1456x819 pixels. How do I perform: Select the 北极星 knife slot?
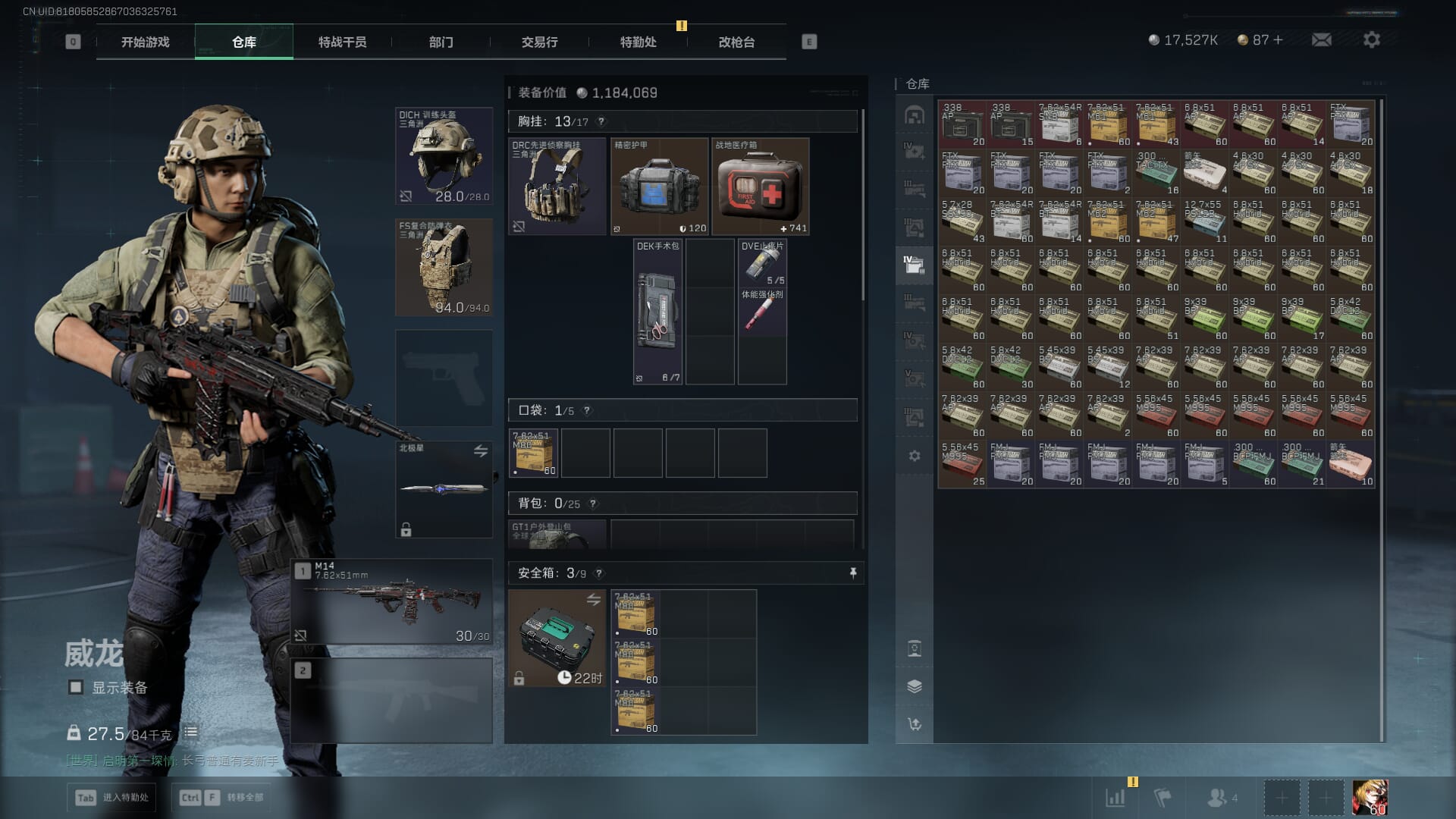[444, 489]
